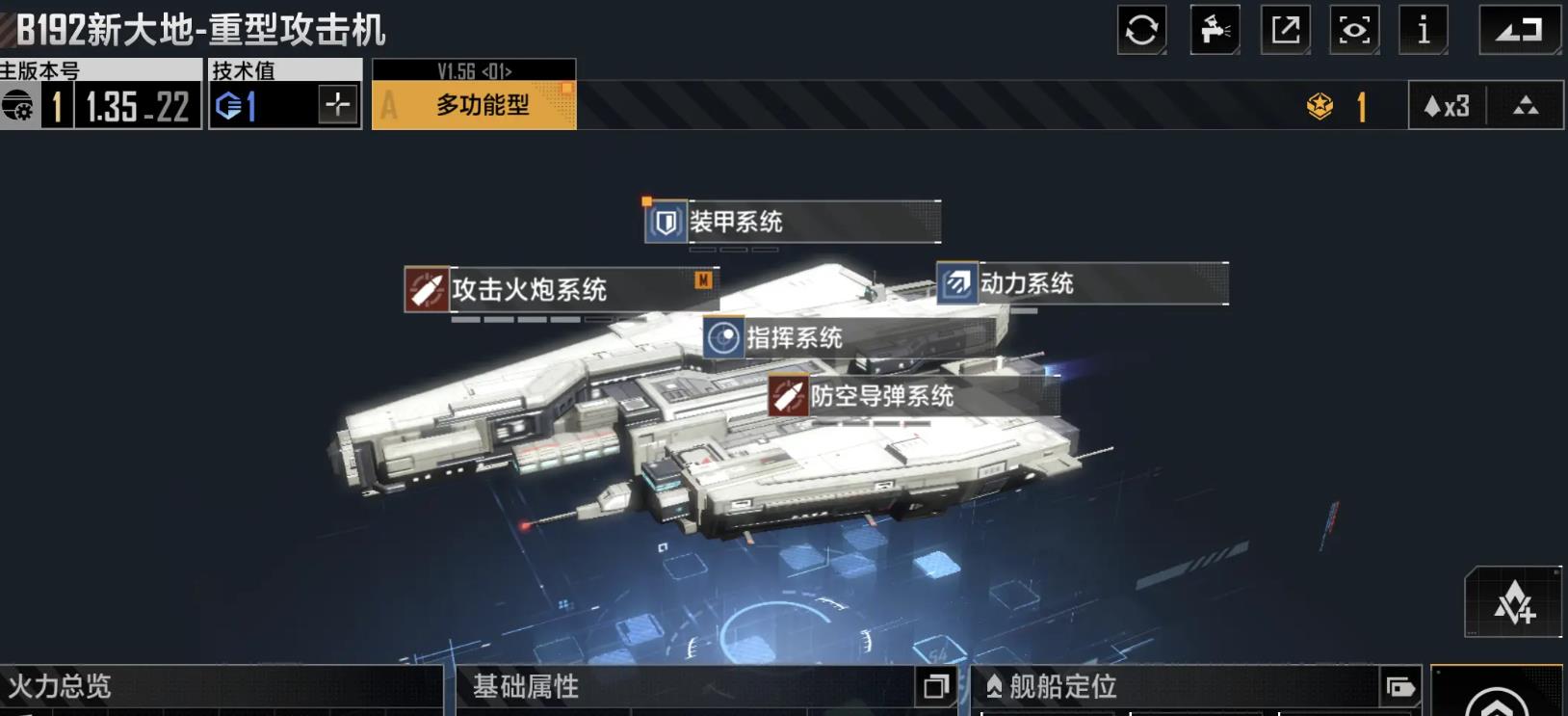This screenshot has width=1568, height=716.
Task: Activate the ship paint customization tool
Action: pos(1215,28)
